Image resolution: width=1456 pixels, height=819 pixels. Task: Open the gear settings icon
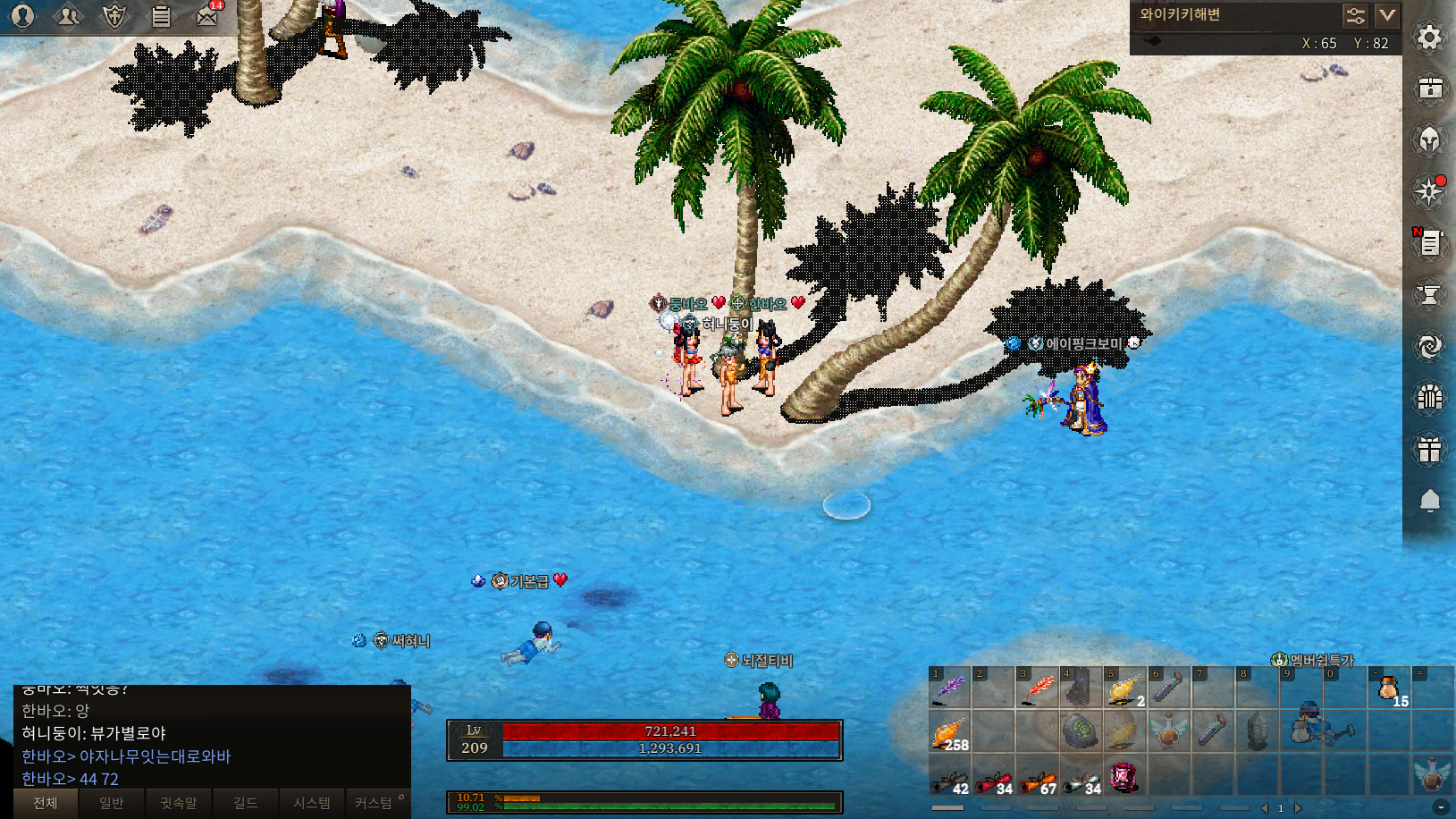[1429, 38]
